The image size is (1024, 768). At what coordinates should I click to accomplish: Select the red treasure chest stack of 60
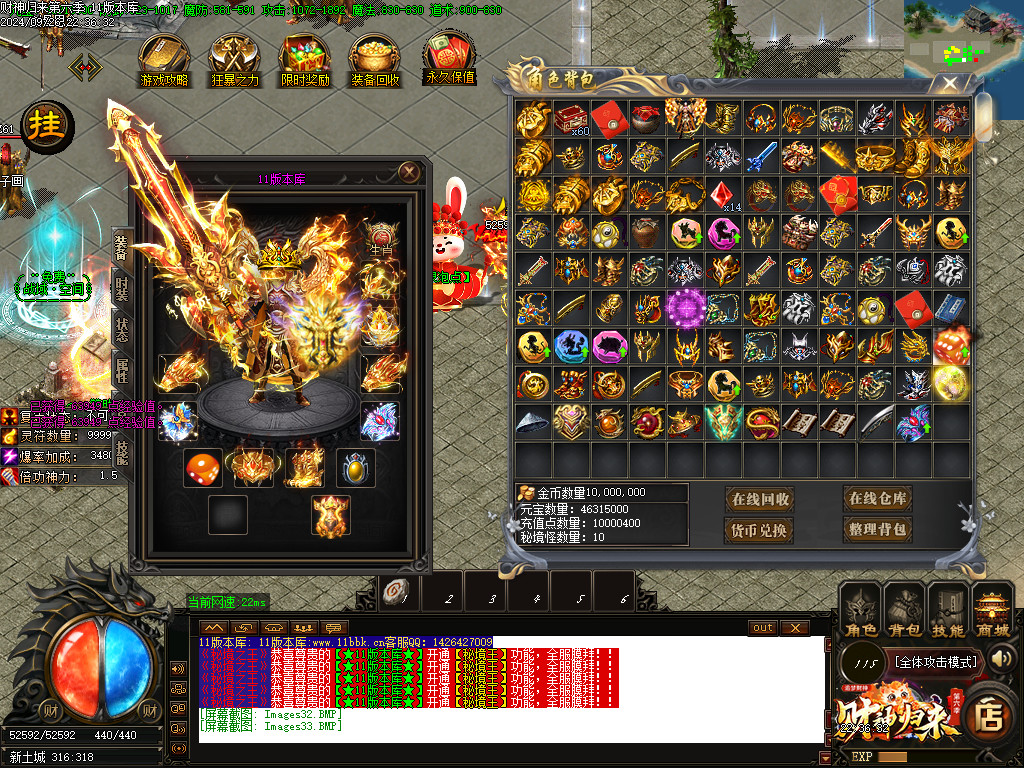click(572, 118)
